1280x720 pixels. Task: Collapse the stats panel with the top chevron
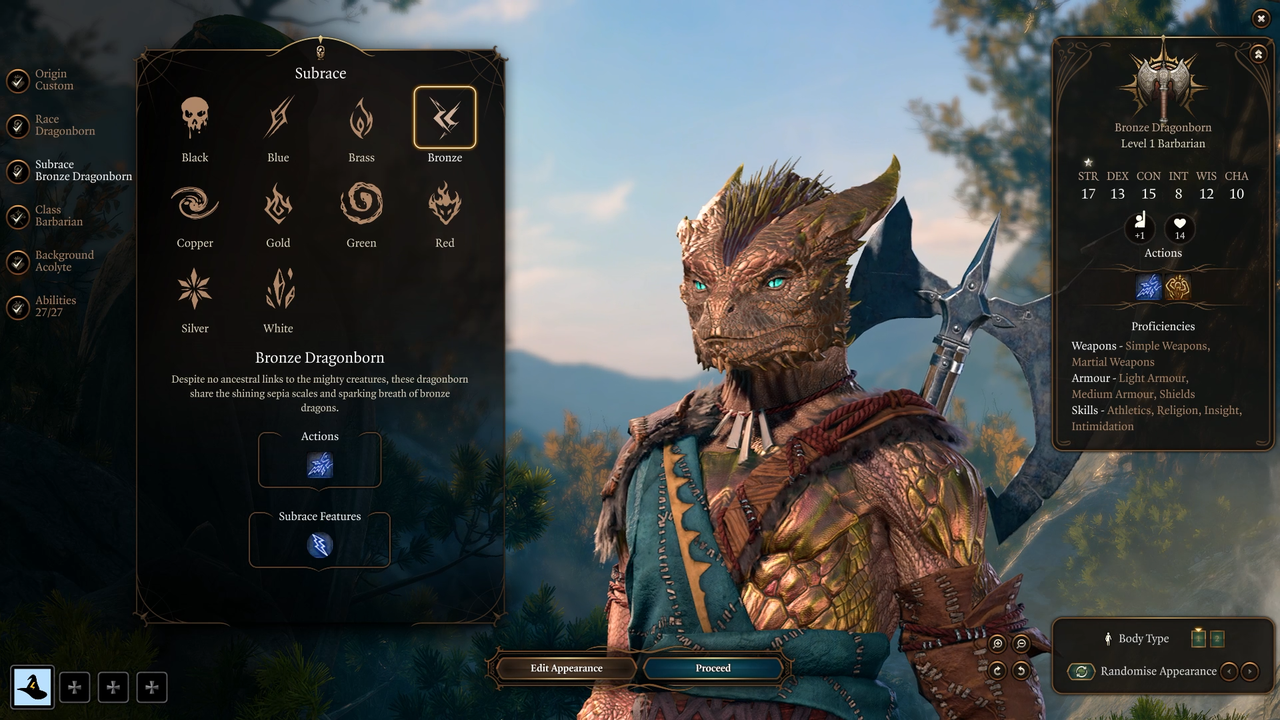pyautogui.click(x=1258, y=53)
